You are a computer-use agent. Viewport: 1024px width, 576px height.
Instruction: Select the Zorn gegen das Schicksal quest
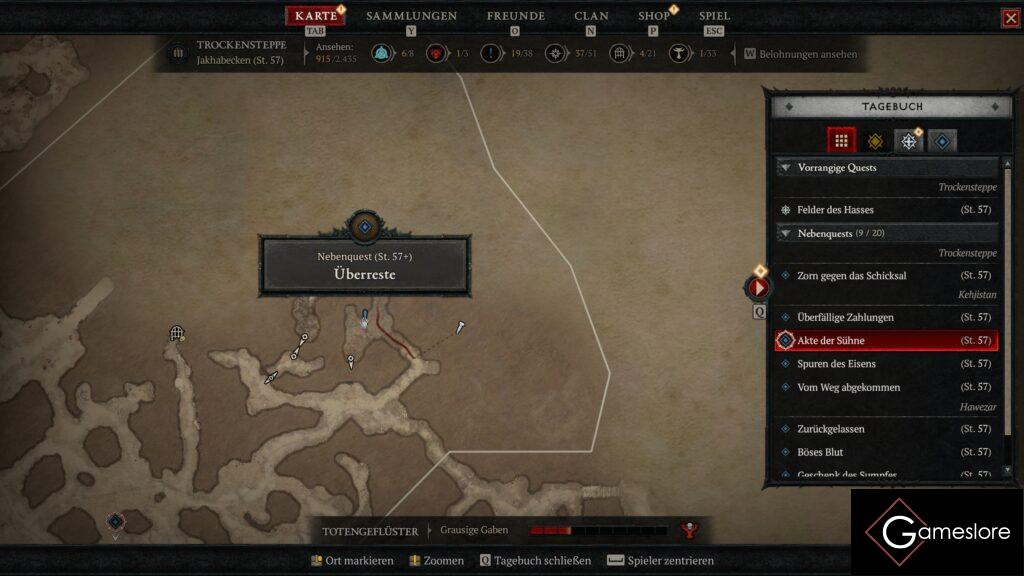(x=852, y=275)
